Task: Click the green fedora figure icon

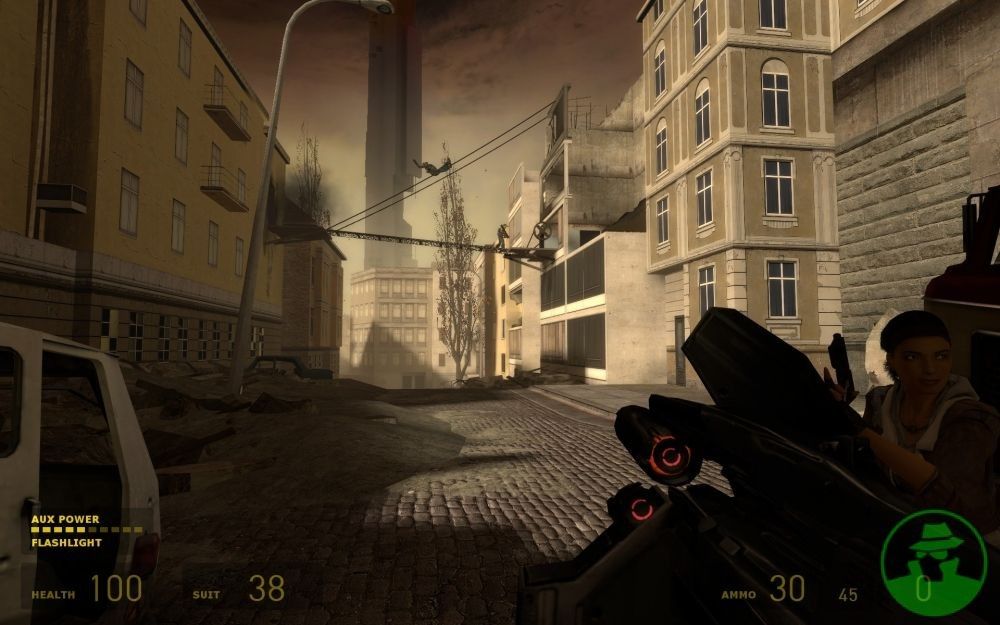Action: pos(933,562)
